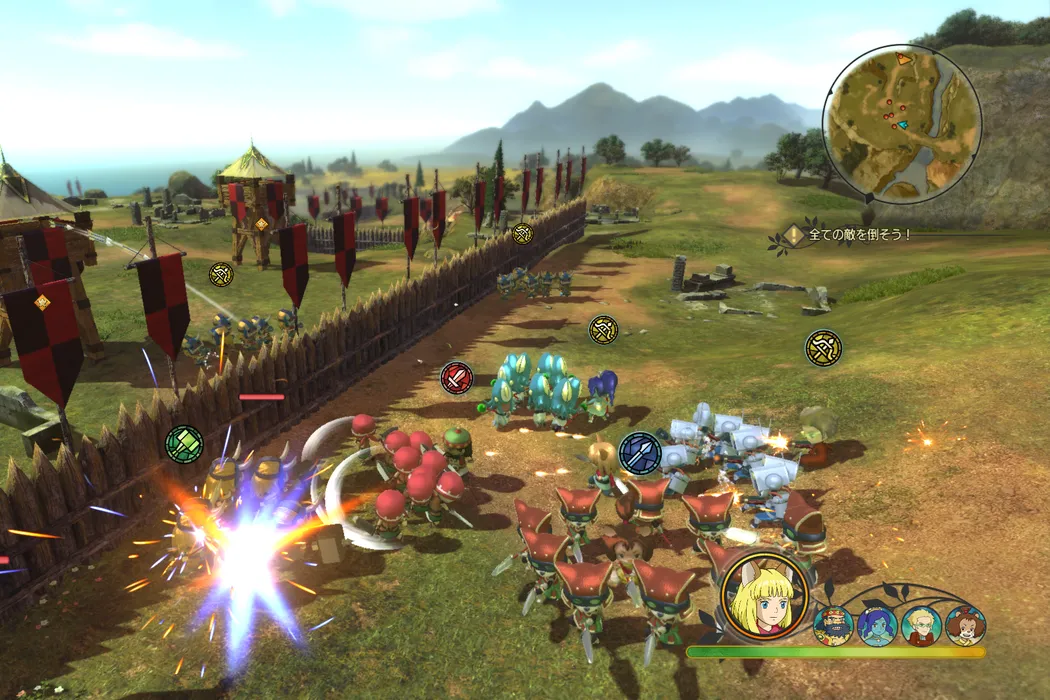Pick the brown furry-eared character portrait
This screenshot has height=700, width=1050.
click(965, 625)
